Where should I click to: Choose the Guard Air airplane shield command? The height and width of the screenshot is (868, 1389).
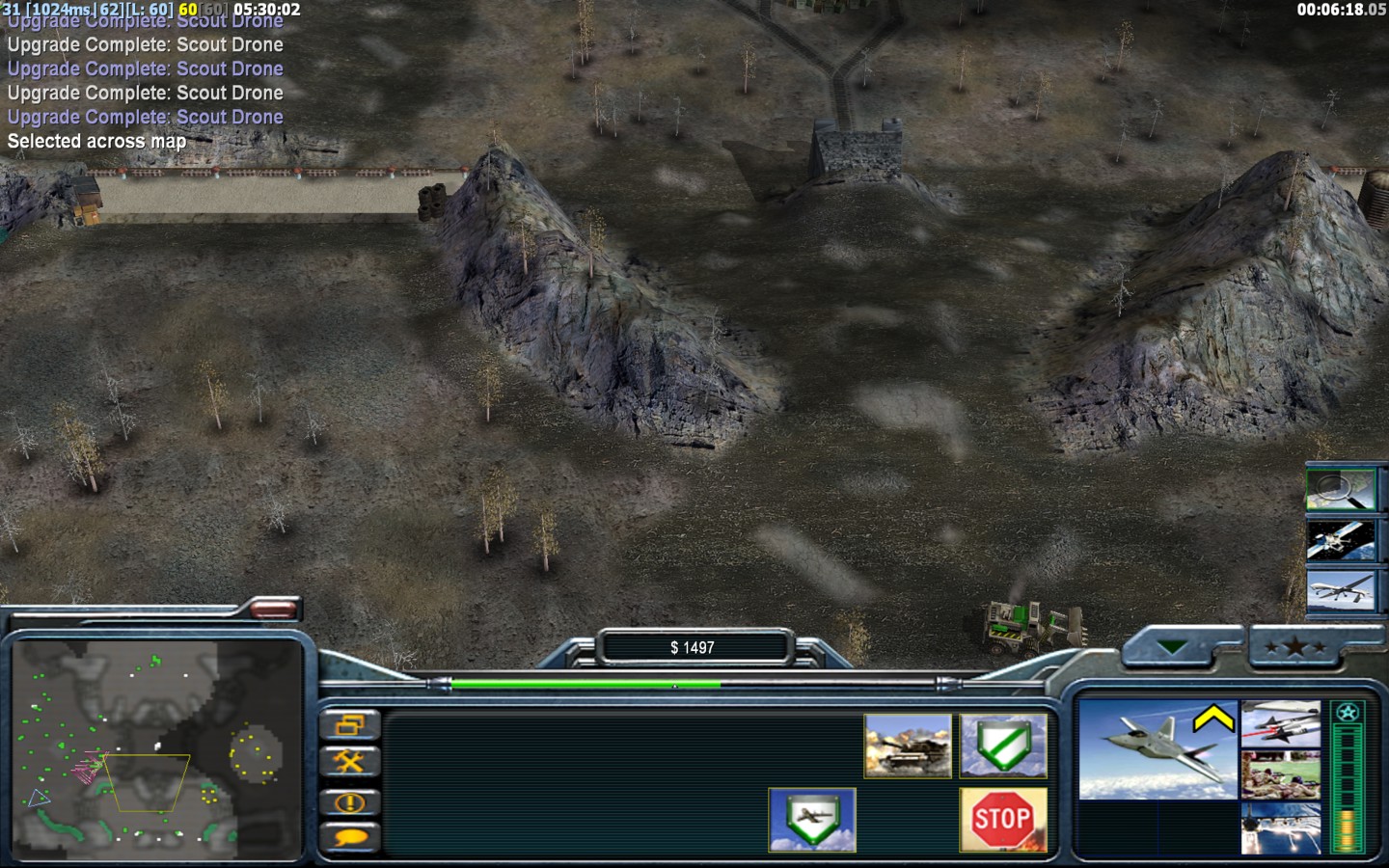tap(812, 820)
